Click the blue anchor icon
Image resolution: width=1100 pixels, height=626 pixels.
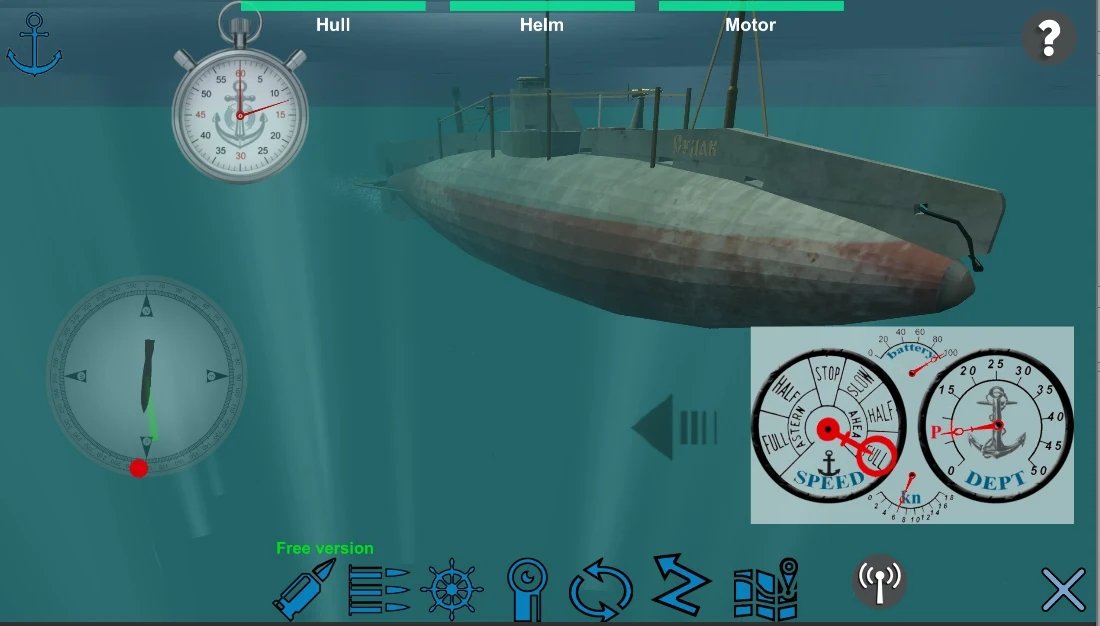[34, 45]
